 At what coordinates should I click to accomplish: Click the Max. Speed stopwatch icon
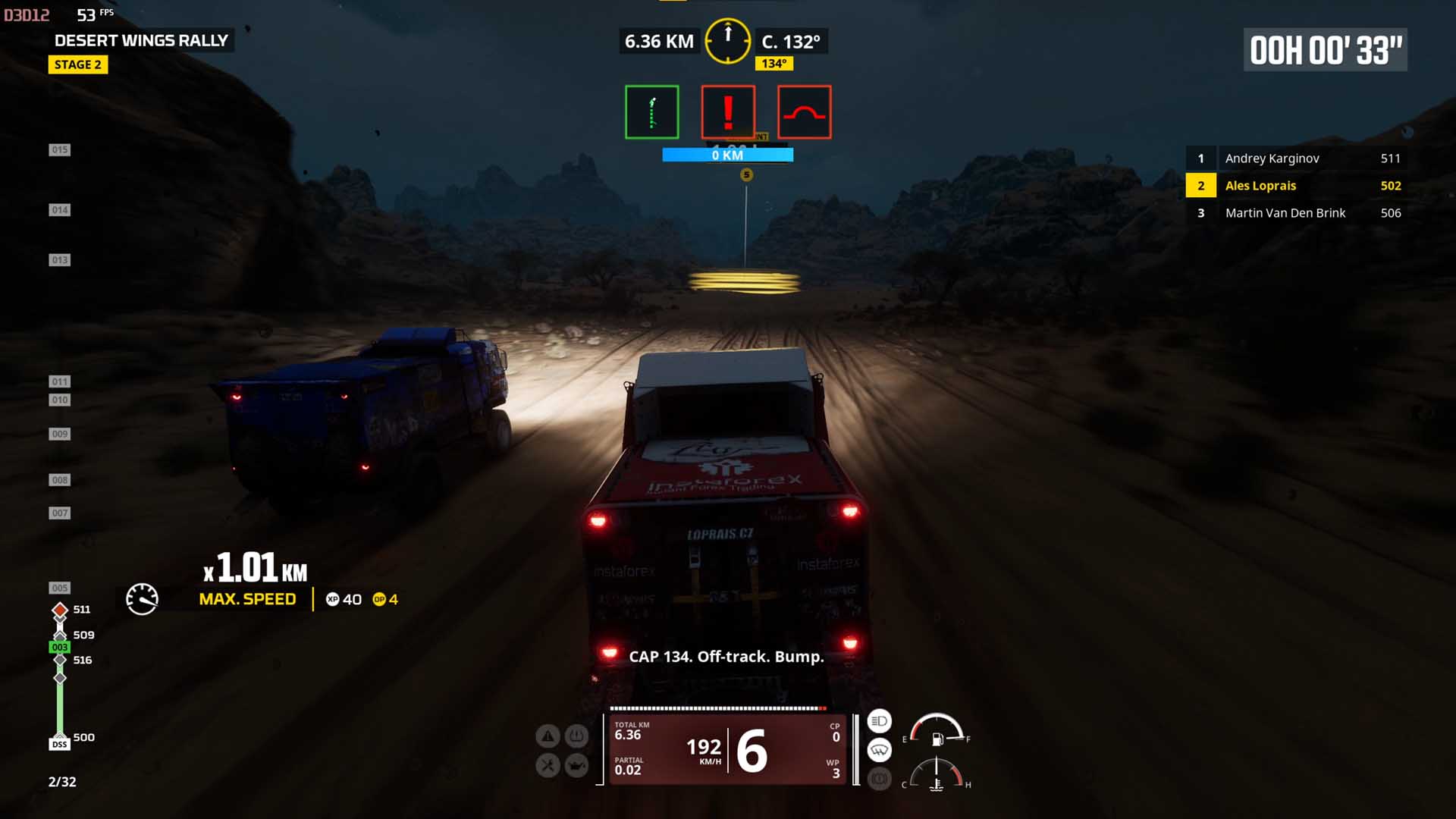[142, 599]
